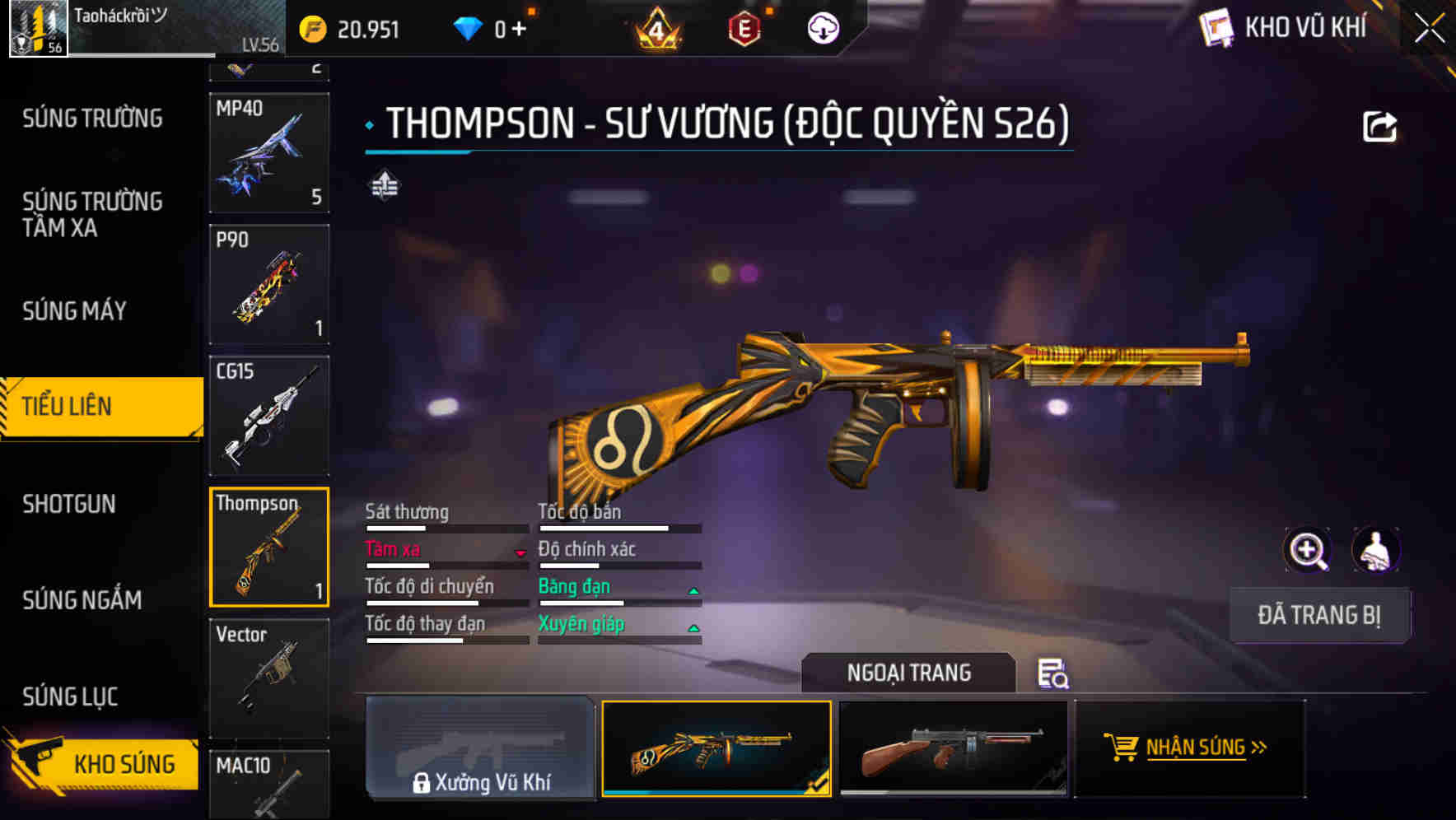The width and height of the screenshot is (1456, 820).
Task: Toggle the weapon upgrade badge under the title
Action: coord(384,186)
